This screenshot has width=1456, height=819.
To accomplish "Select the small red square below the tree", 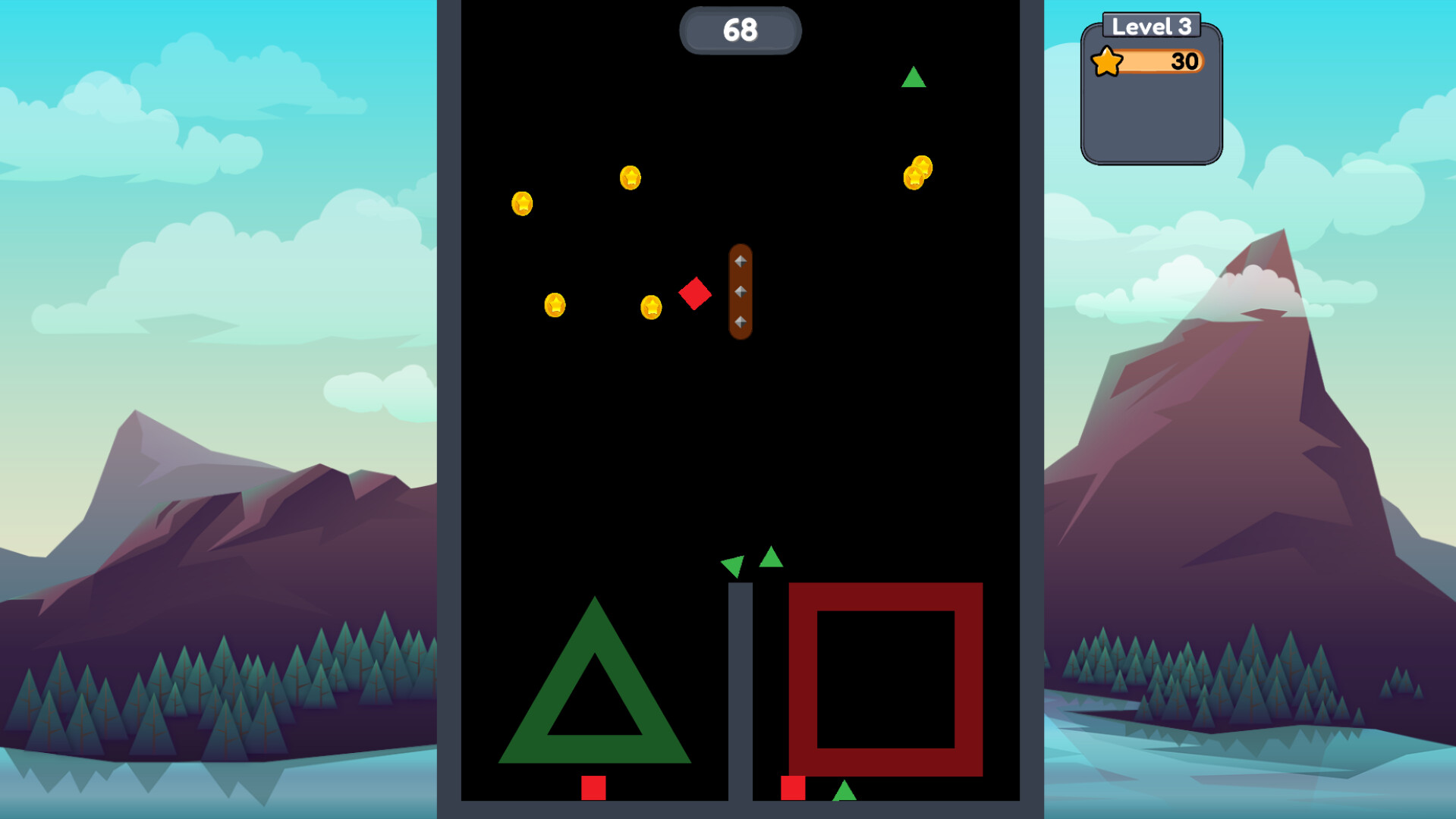I will [x=593, y=786].
